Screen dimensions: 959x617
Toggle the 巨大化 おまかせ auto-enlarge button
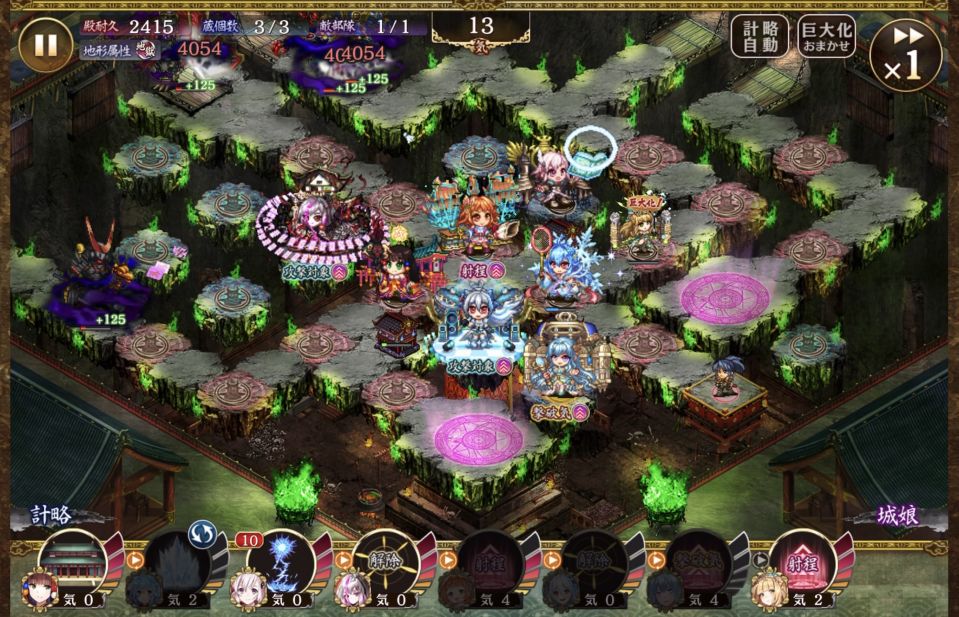(826, 36)
